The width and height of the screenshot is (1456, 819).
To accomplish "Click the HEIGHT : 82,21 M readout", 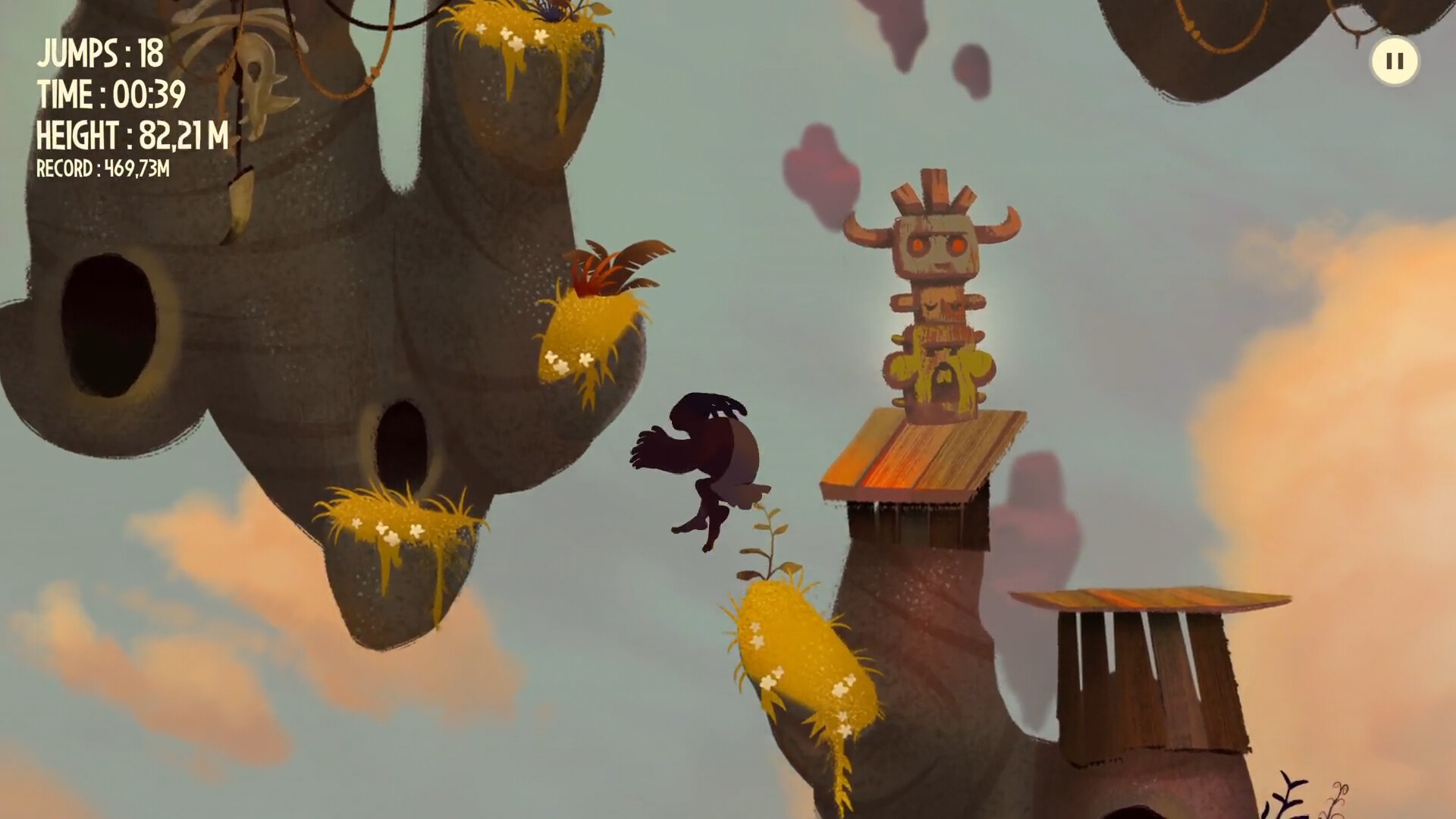I will 133,136.
